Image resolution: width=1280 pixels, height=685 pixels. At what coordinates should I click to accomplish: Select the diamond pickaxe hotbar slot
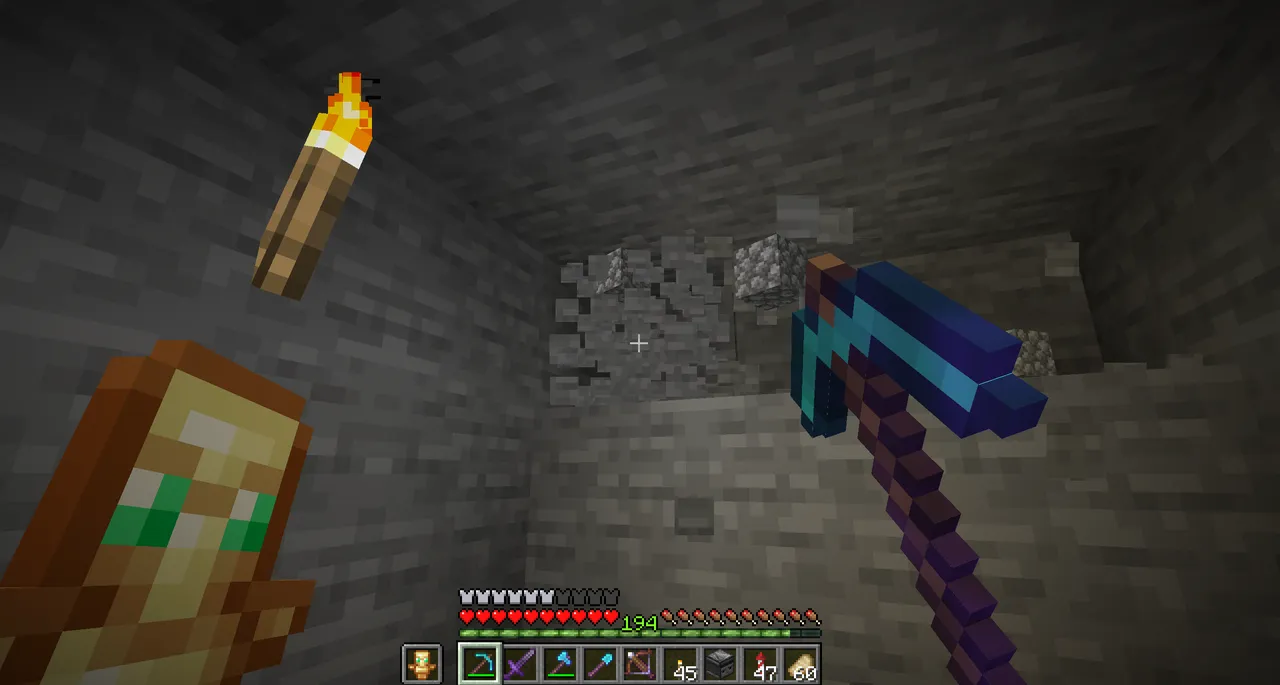click(x=479, y=664)
